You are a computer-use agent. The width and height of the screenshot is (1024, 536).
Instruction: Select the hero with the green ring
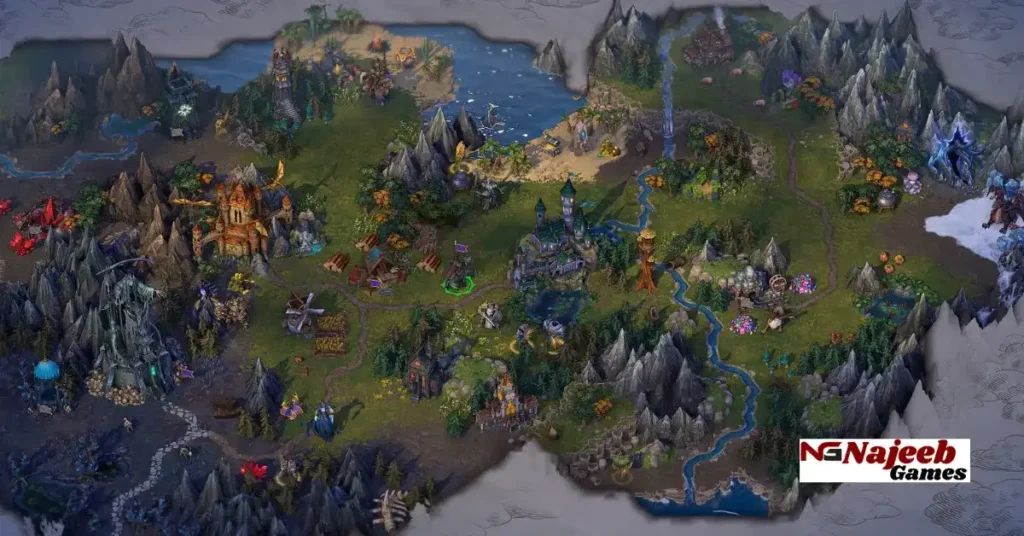pos(458,274)
